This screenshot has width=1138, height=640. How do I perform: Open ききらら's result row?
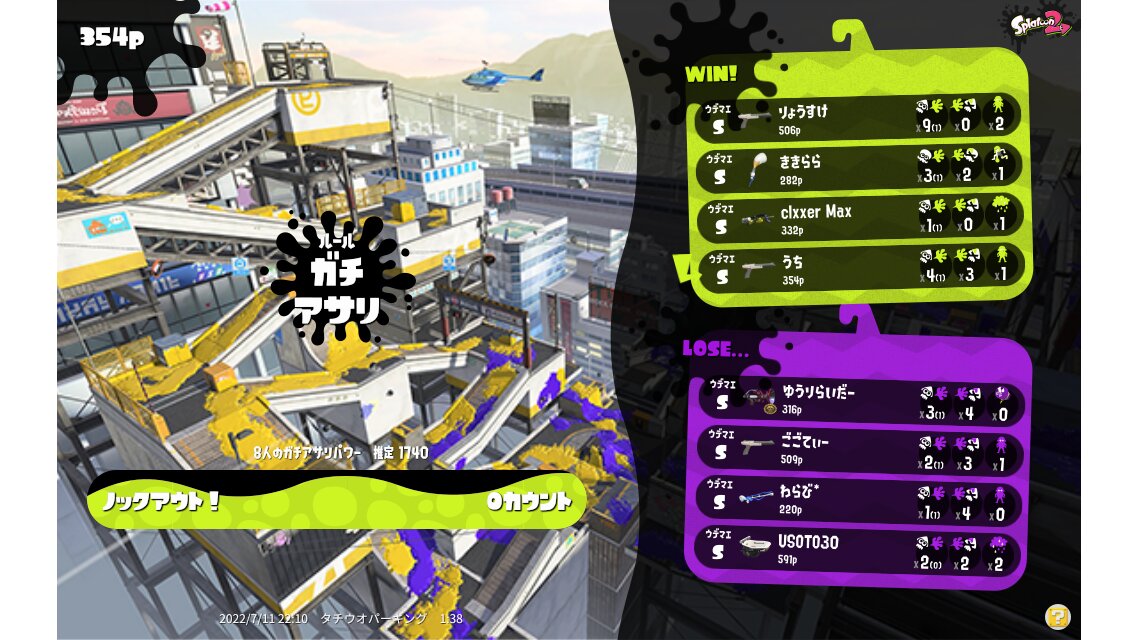coord(860,167)
